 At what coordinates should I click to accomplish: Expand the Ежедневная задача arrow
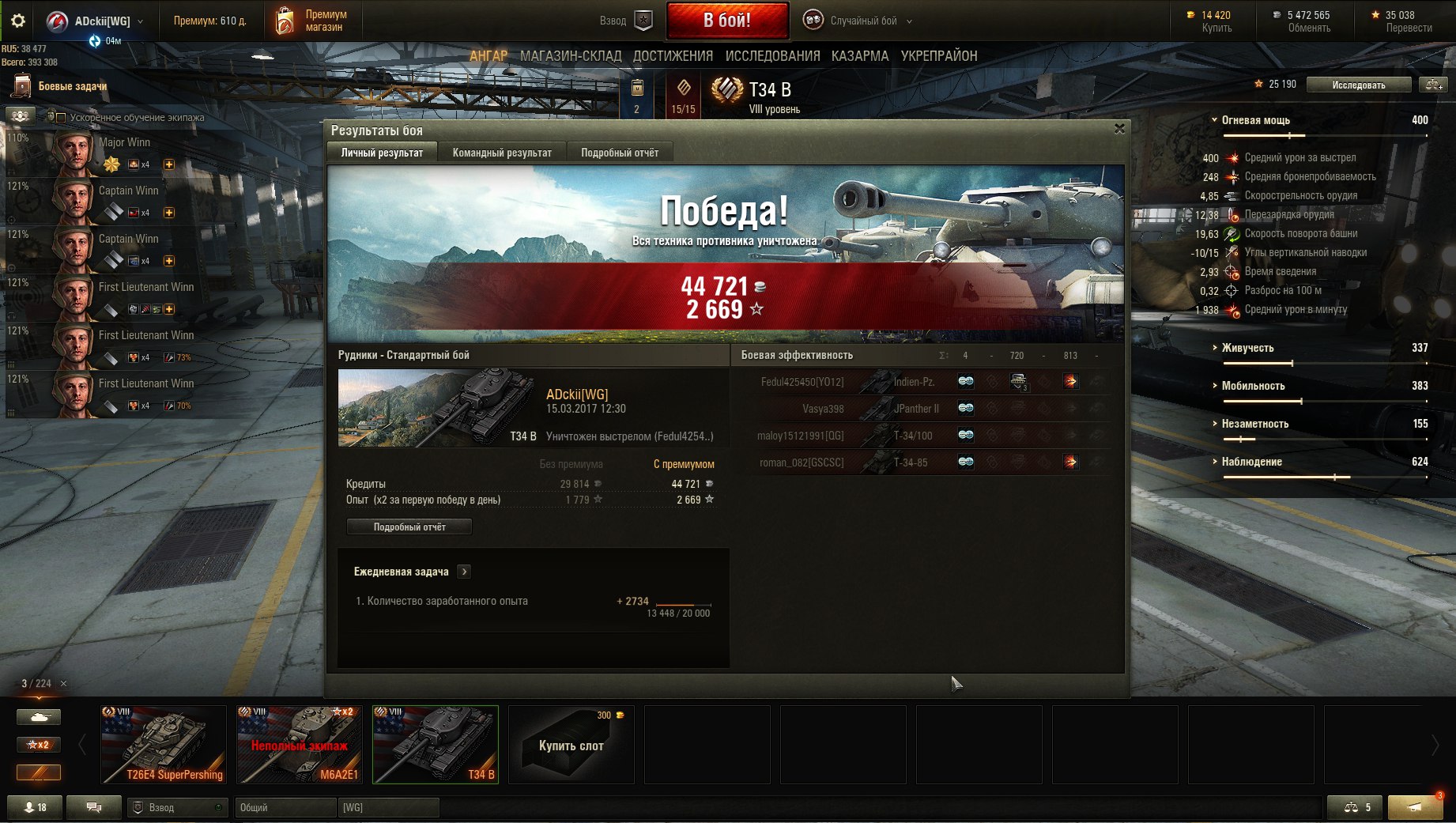465,572
